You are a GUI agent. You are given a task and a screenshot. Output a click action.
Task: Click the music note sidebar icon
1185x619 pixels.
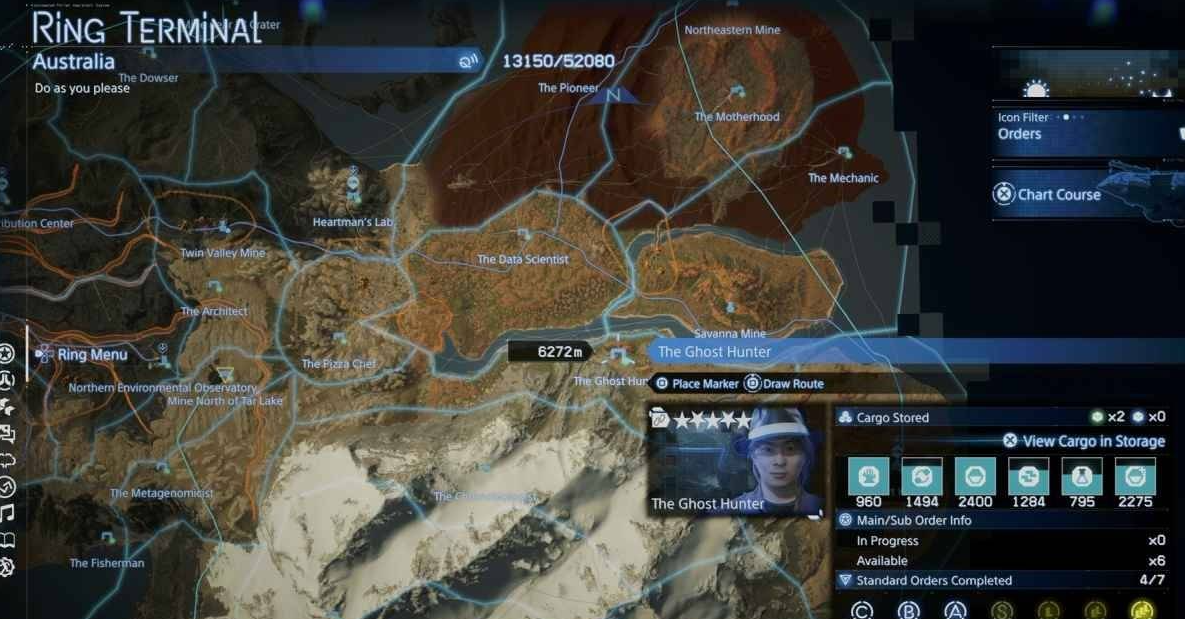[x=7, y=514]
